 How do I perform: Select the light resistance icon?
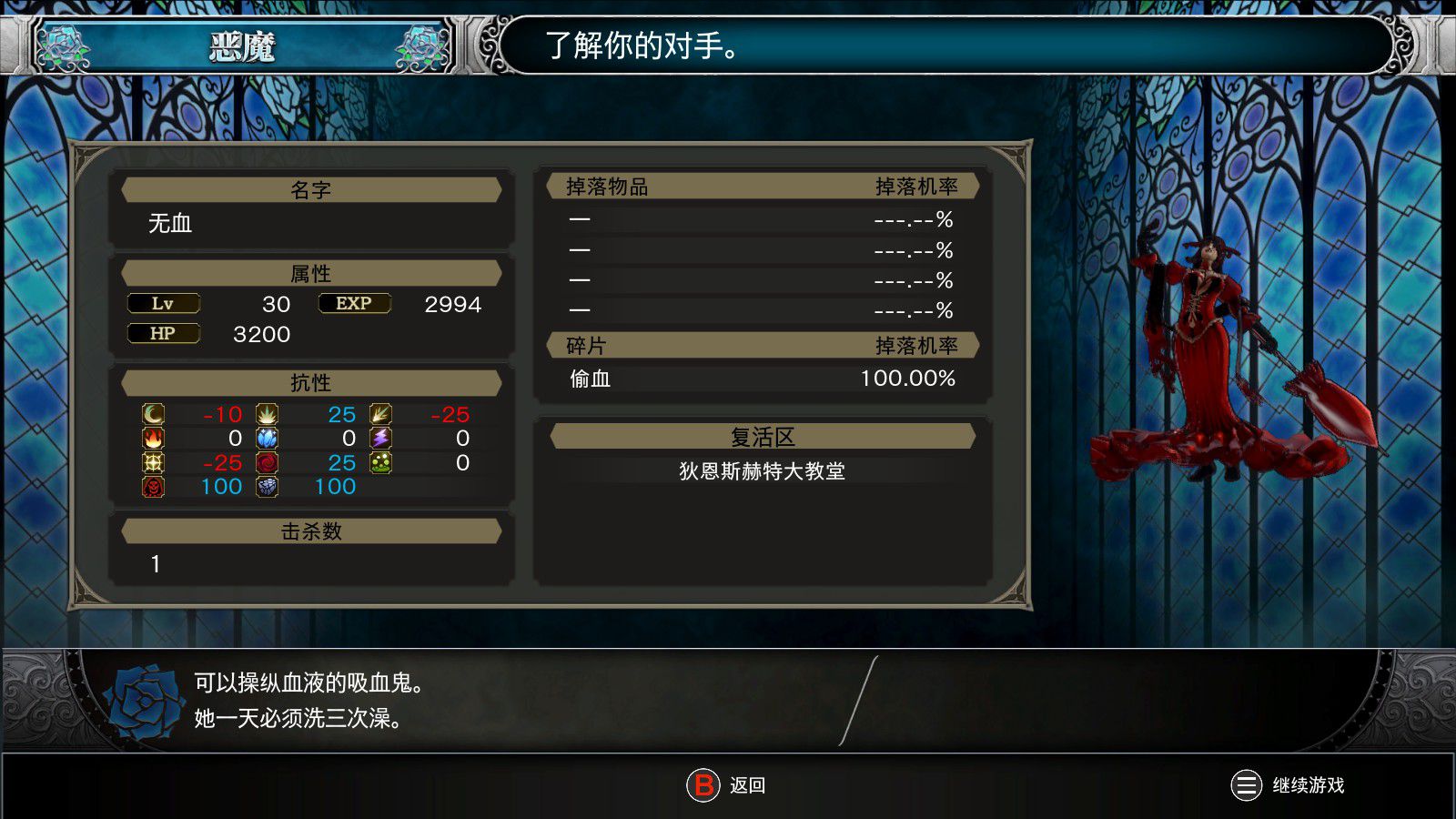pyautogui.click(x=153, y=461)
